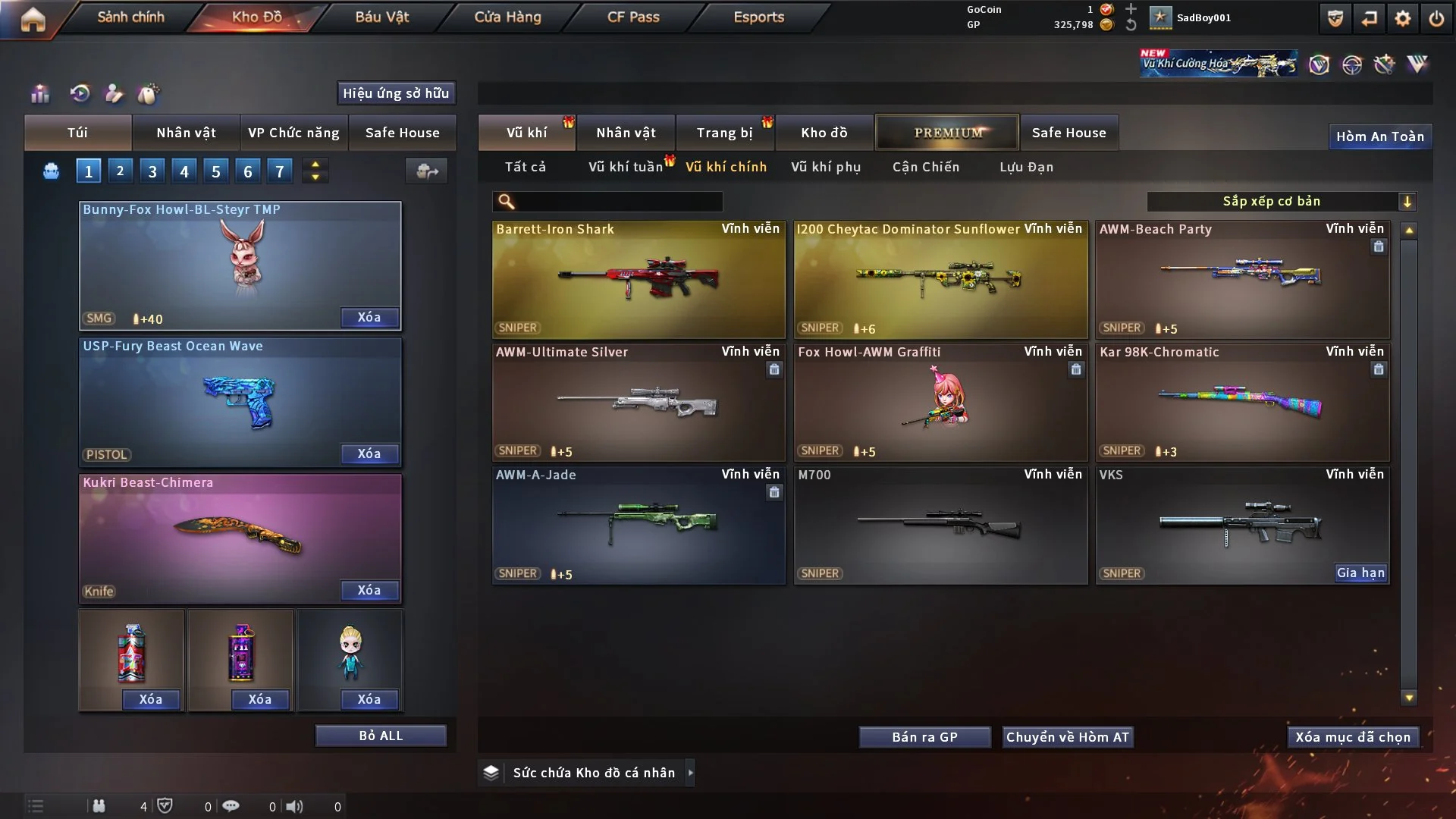
Task: Select bag page number 3
Action: (x=152, y=171)
